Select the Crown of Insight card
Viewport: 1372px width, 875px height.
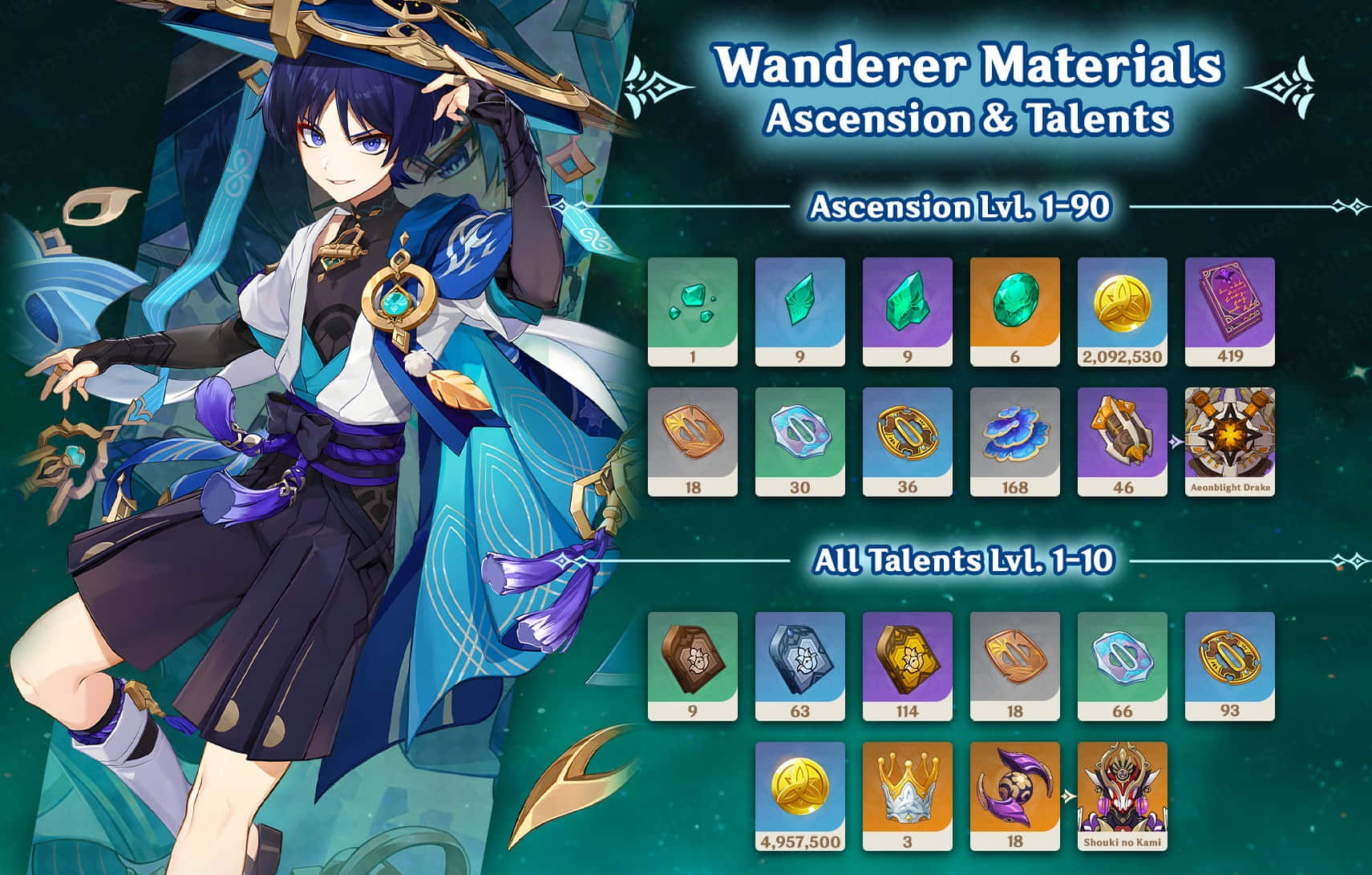tap(907, 796)
